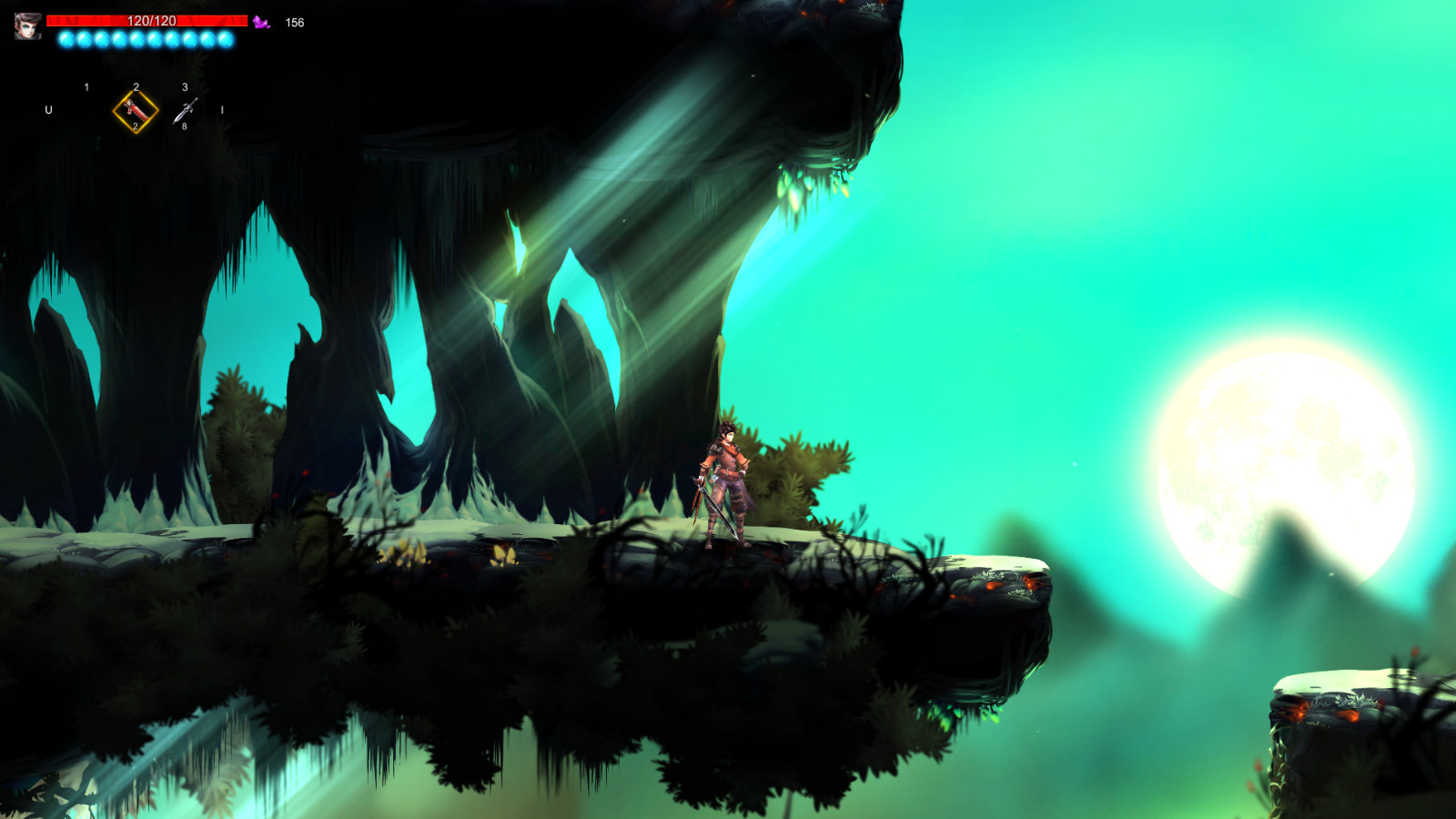Click the golden diamond slot highlight
1456x819 pixels.
coord(135,111)
